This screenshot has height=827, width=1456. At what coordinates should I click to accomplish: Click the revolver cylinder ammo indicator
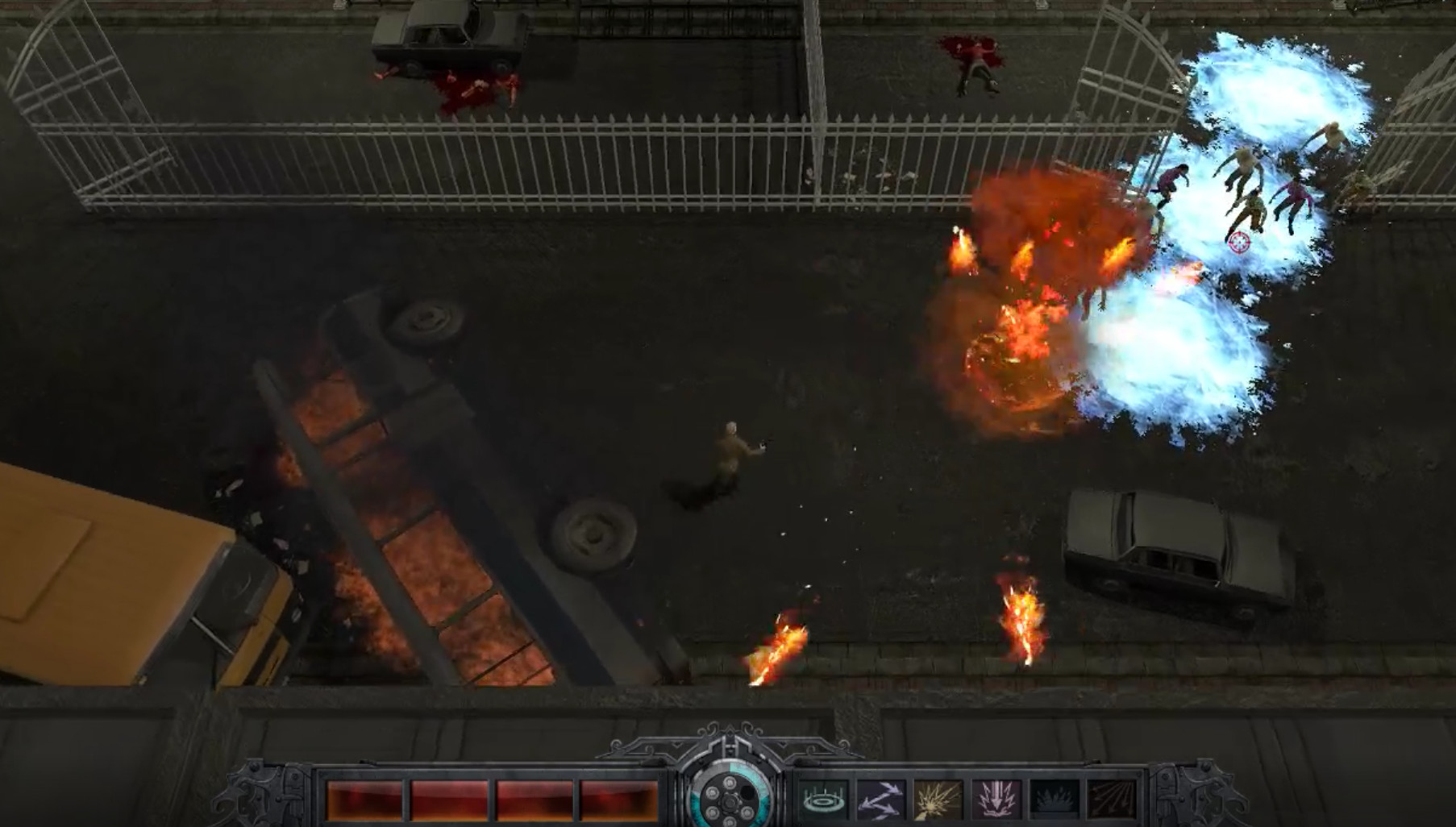tap(730, 802)
